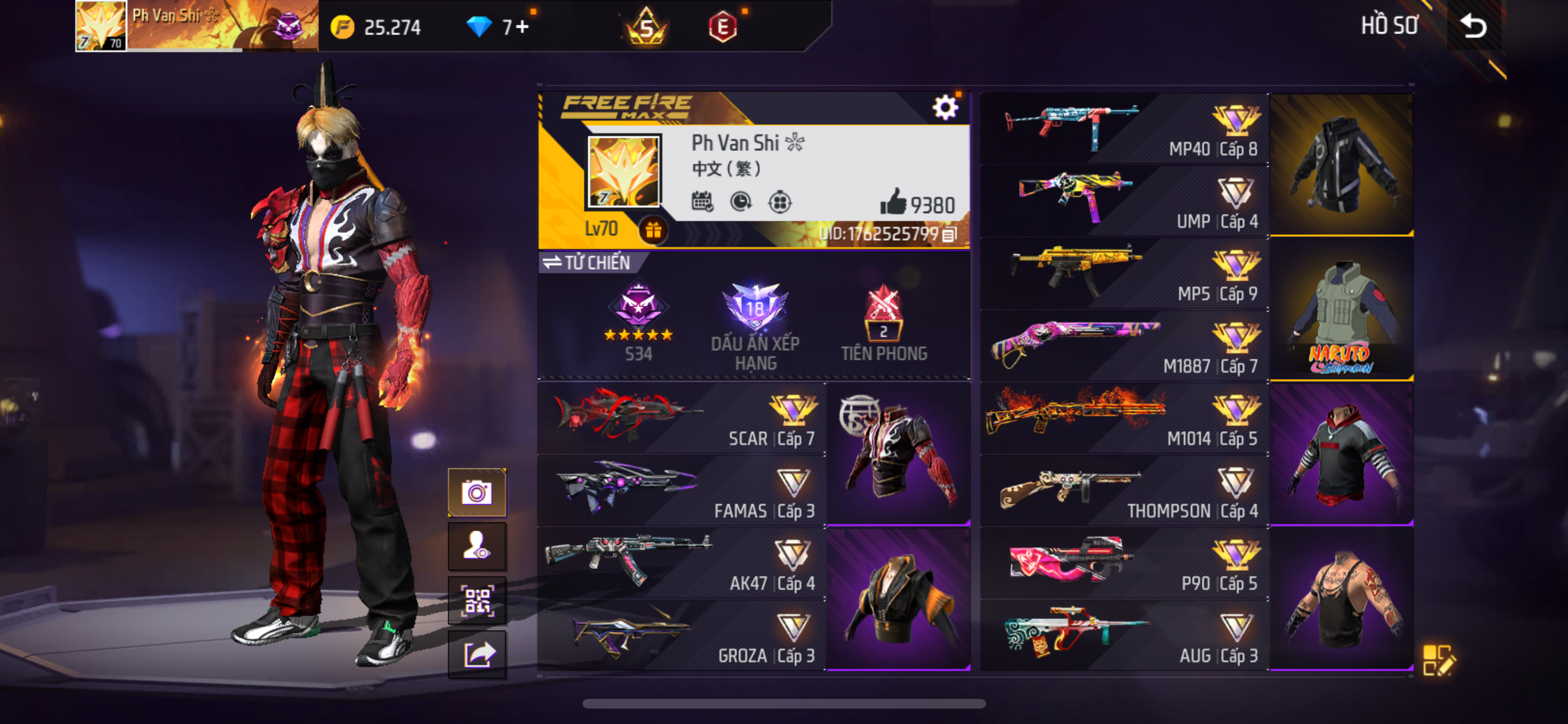Open profile settings gear icon
This screenshot has width=1568, height=724.
click(945, 107)
